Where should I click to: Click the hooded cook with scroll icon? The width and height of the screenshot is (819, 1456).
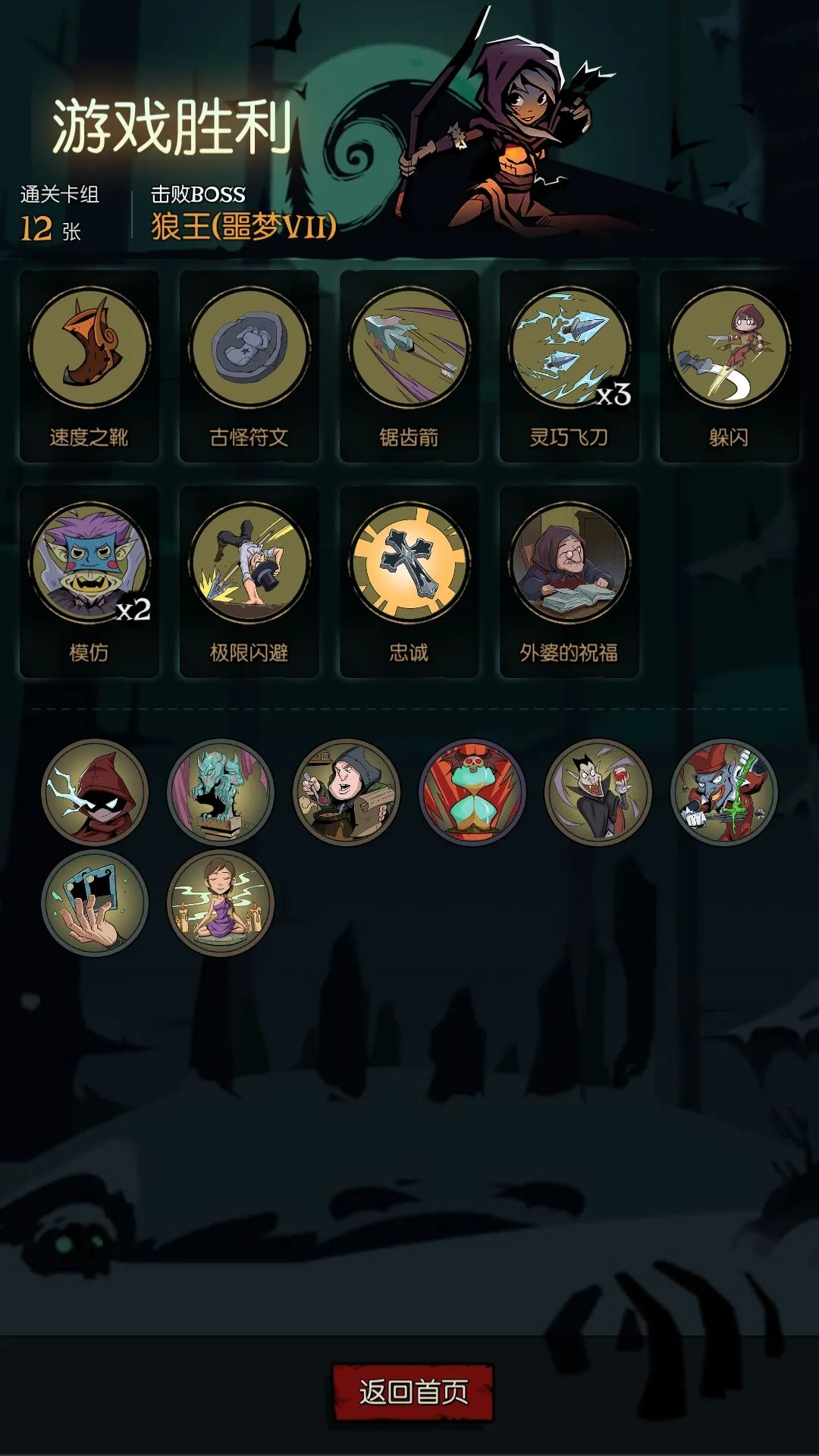(347, 792)
